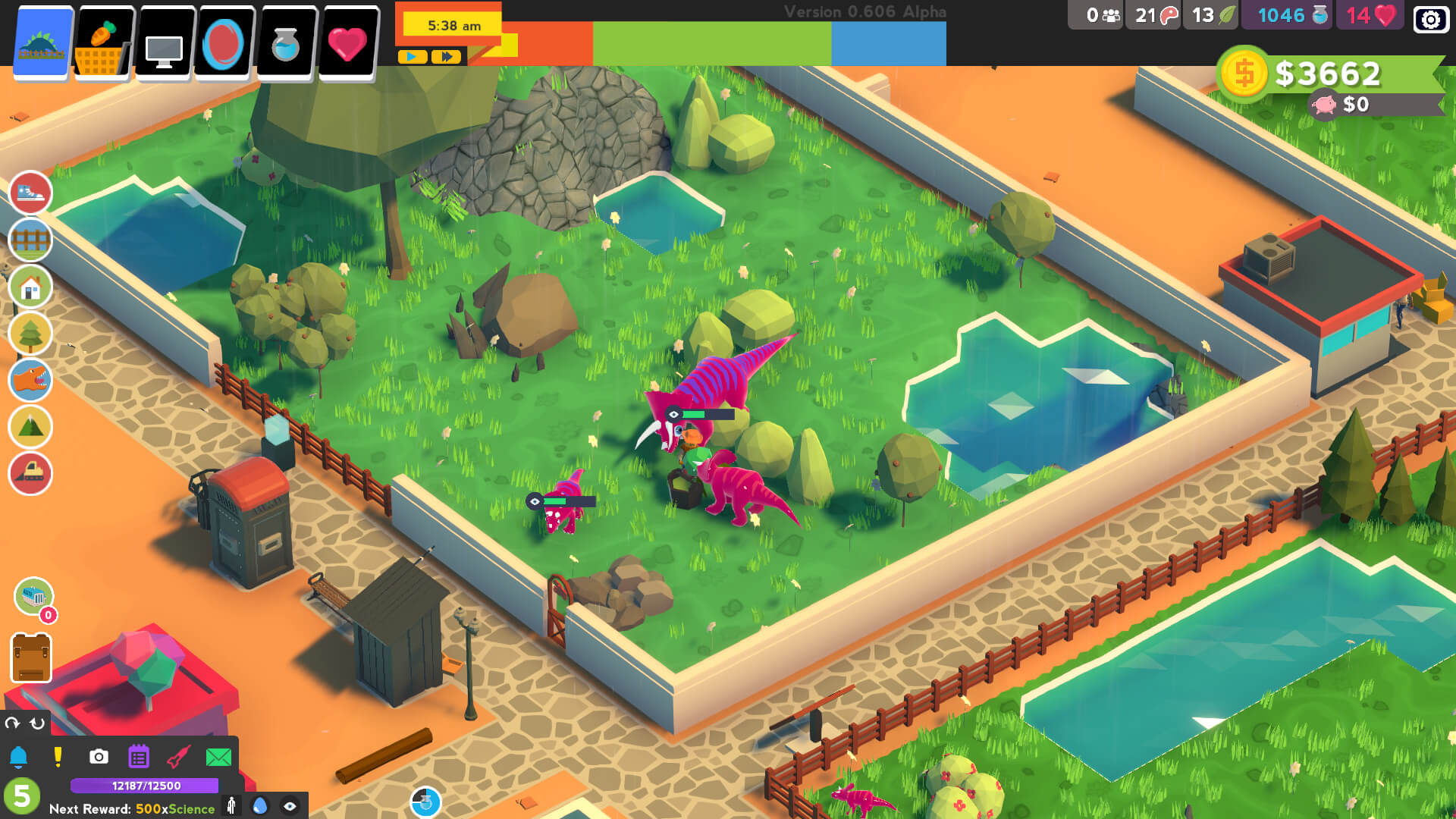Open the pink heart tab
Image resolution: width=1456 pixels, height=819 pixels.
click(x=347, y=43)
